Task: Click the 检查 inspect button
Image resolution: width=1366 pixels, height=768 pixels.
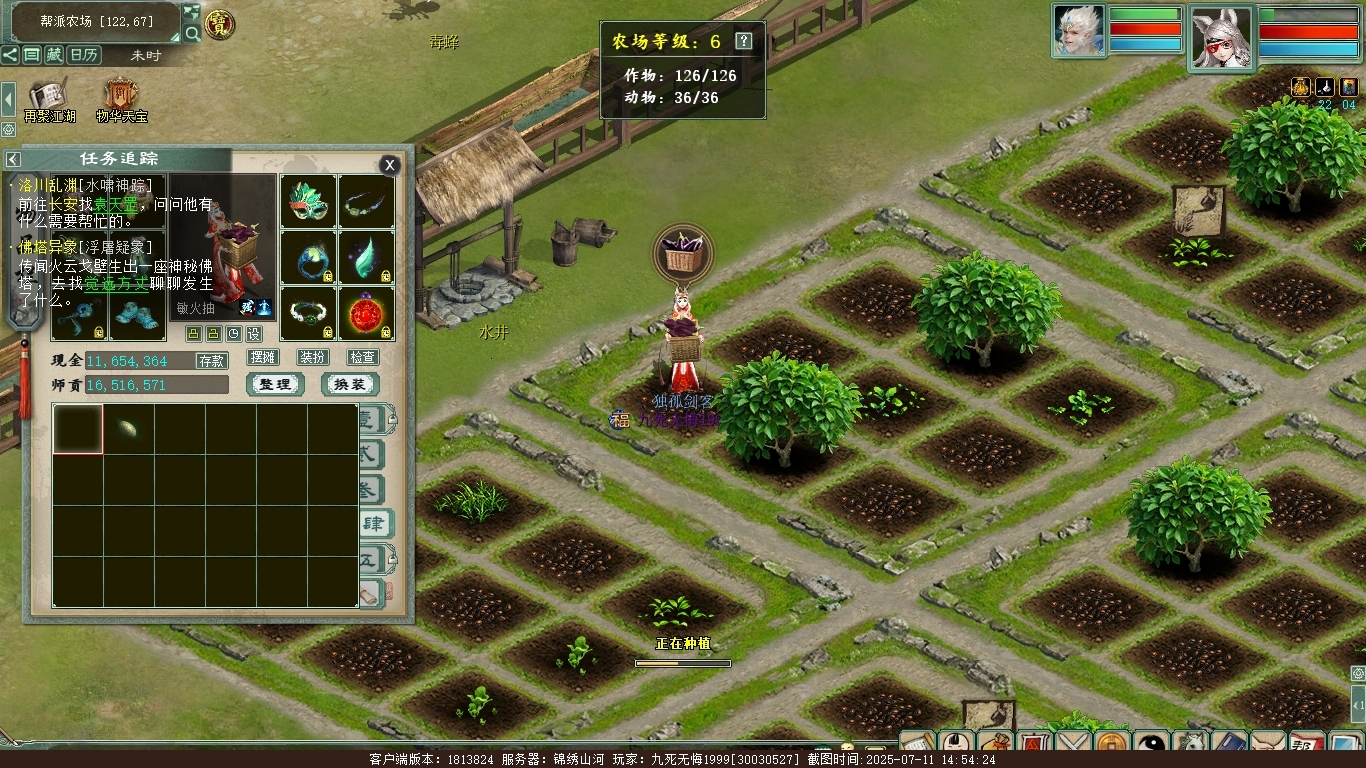Action: pyautogui.click(x=363, y=357)
